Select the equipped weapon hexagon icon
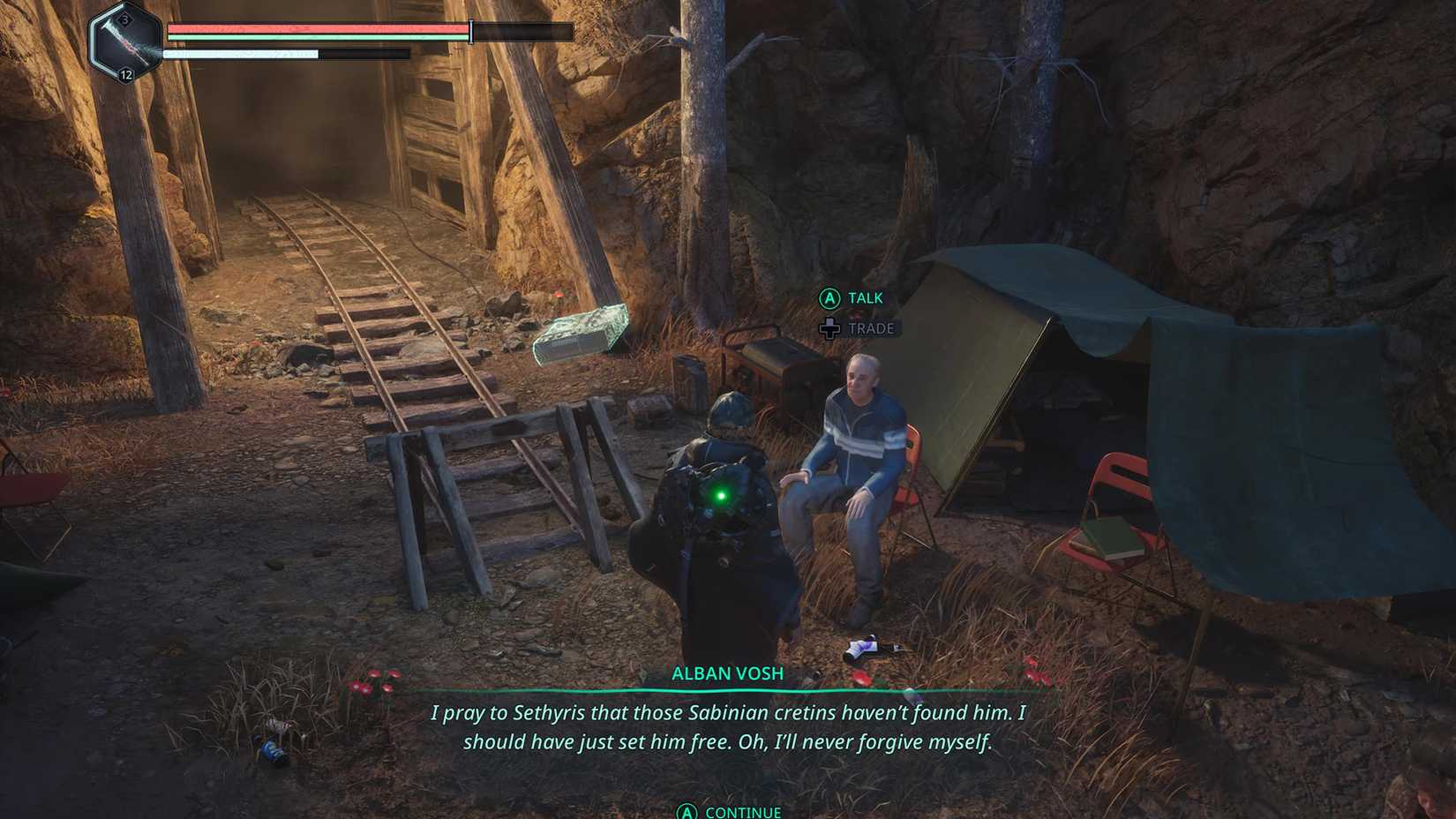Screen dimensions: 1456x819 [126, 42]
